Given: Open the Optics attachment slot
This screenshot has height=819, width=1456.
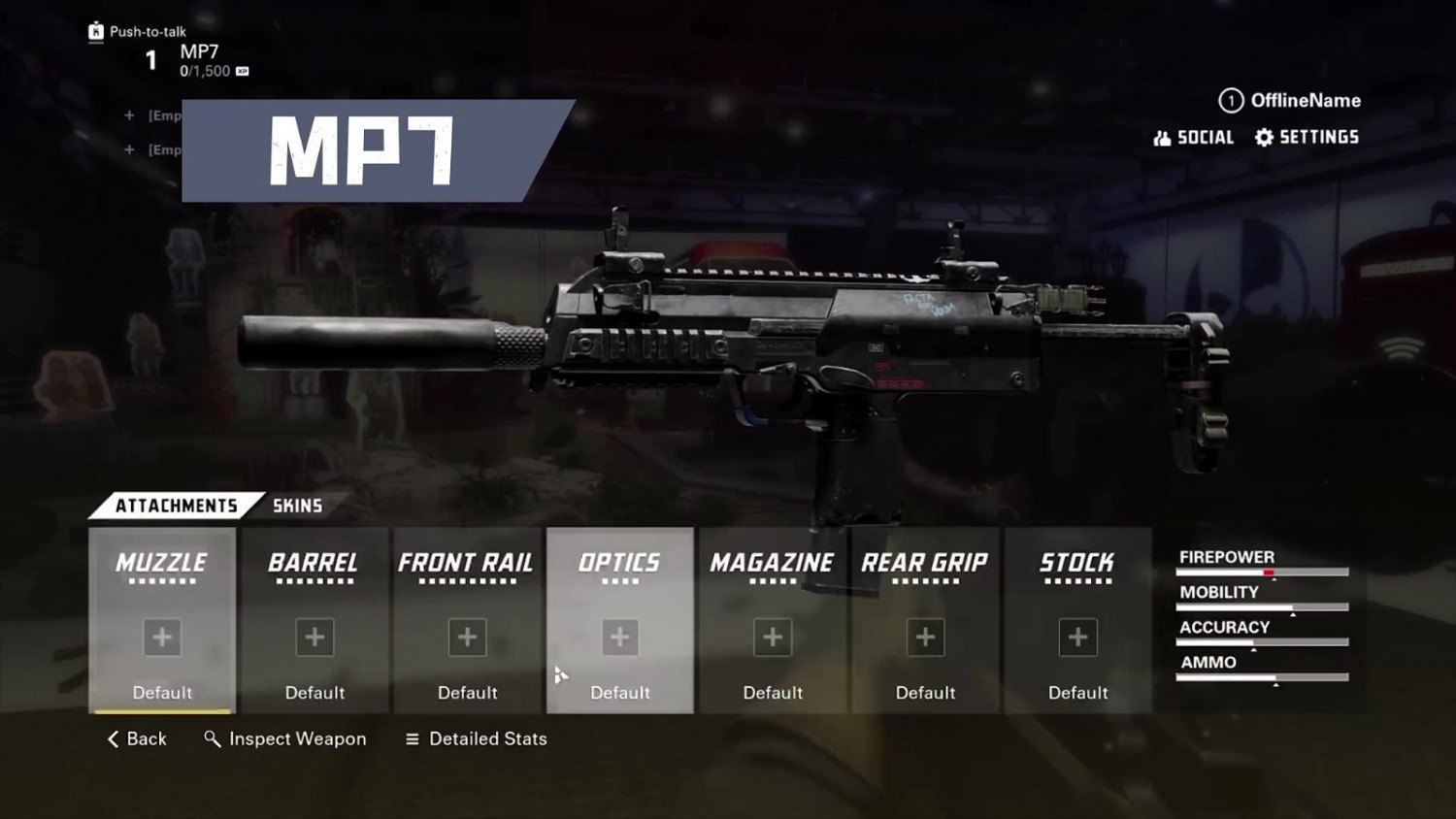Looking at the screenshot, I should 620,621.
